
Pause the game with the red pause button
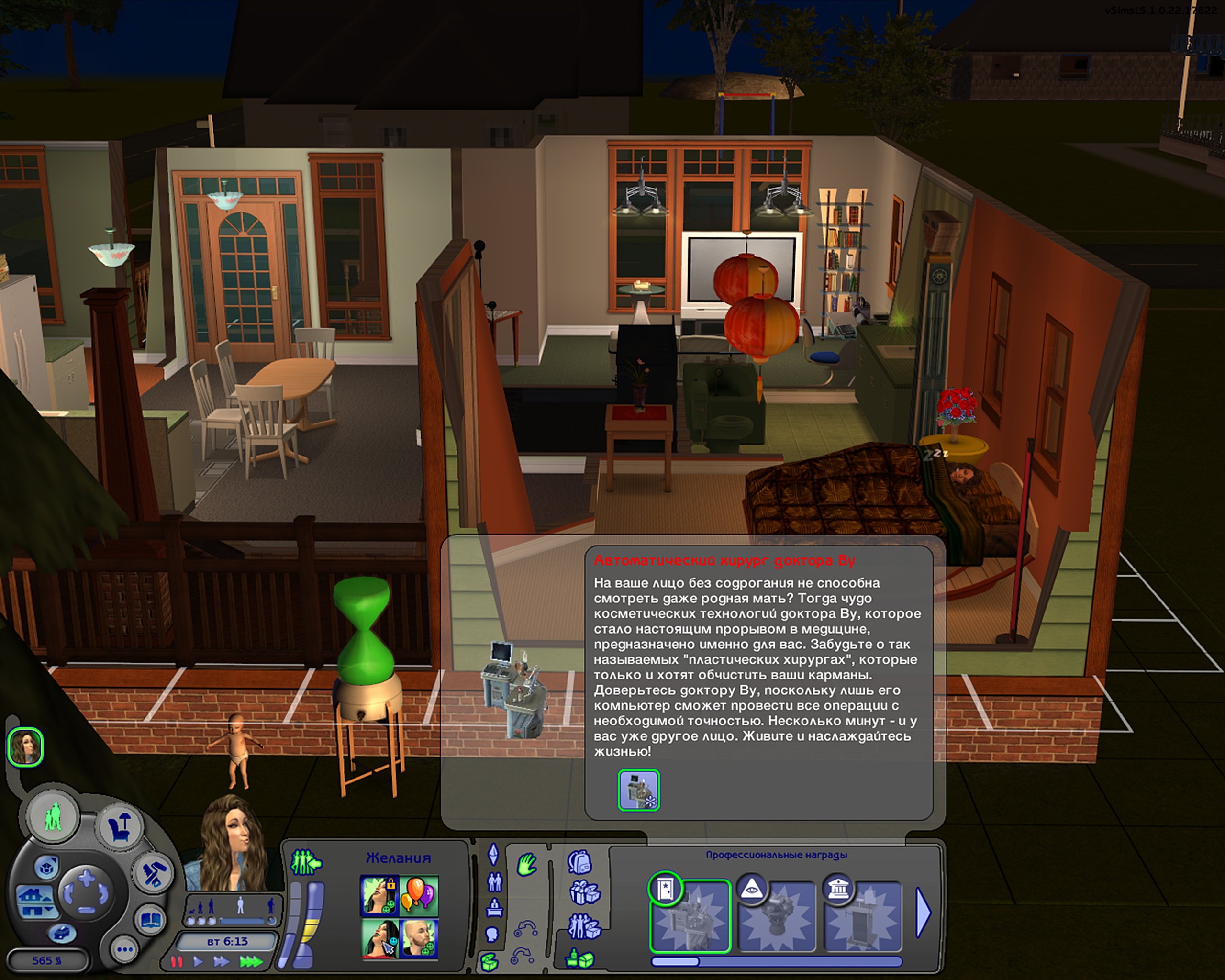[177, 961]
